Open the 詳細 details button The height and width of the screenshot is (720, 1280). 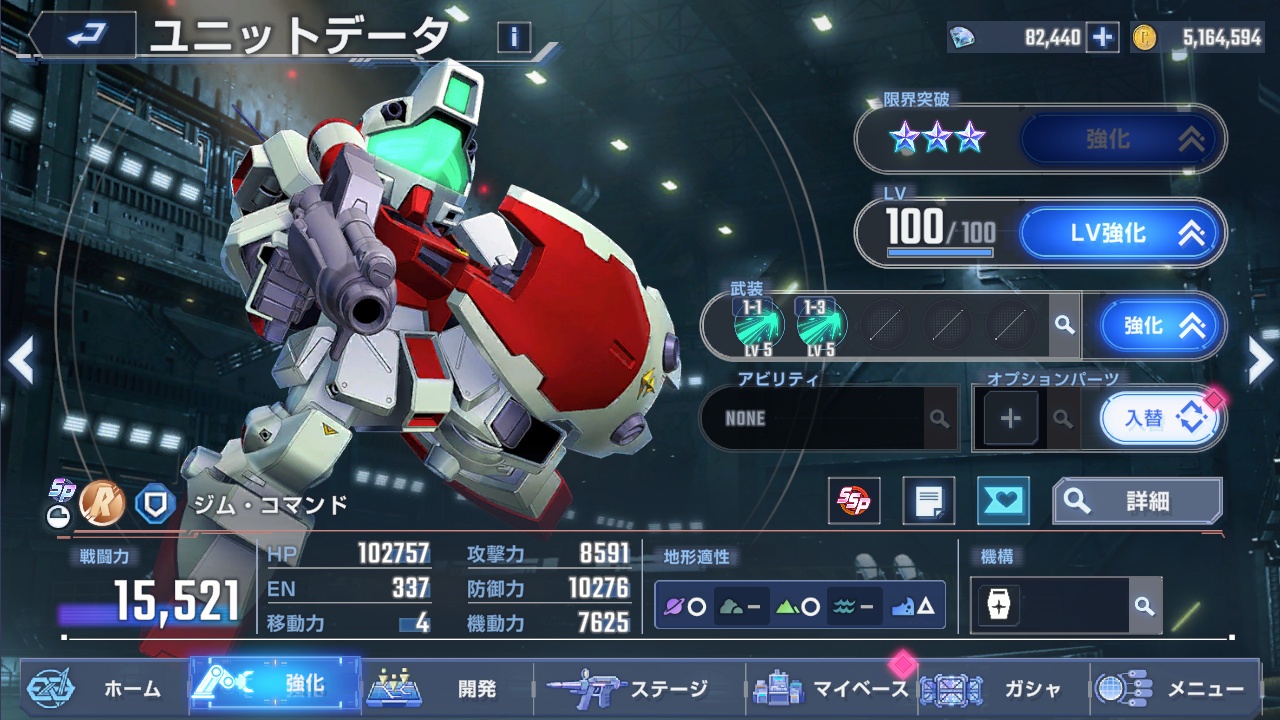coord(1137,501)
